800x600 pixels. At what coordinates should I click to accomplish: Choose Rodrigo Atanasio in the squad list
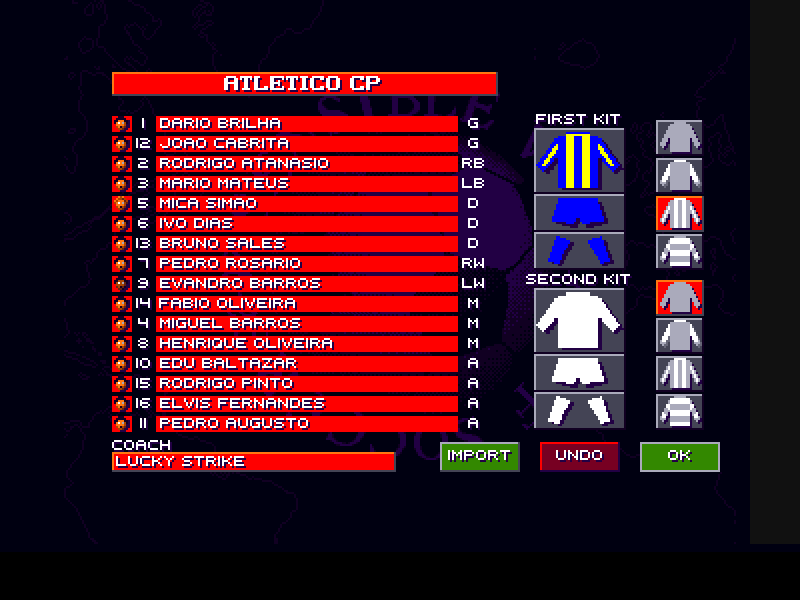pos(306,164)
